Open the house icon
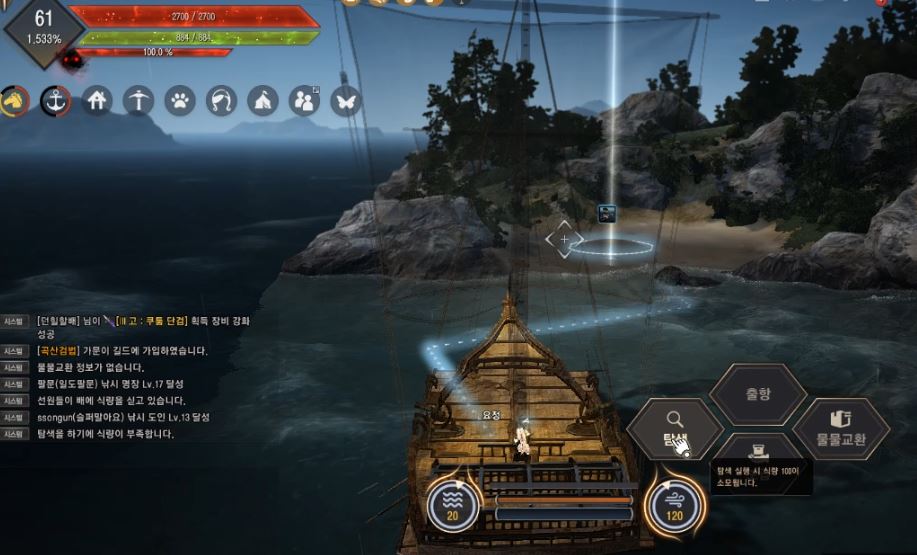 coord(97,100)
